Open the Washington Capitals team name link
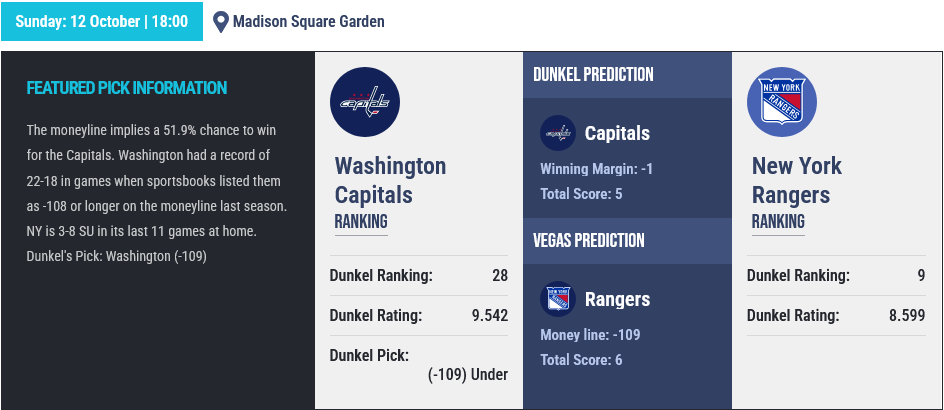The image size is (944, 410). pos(390,180)
